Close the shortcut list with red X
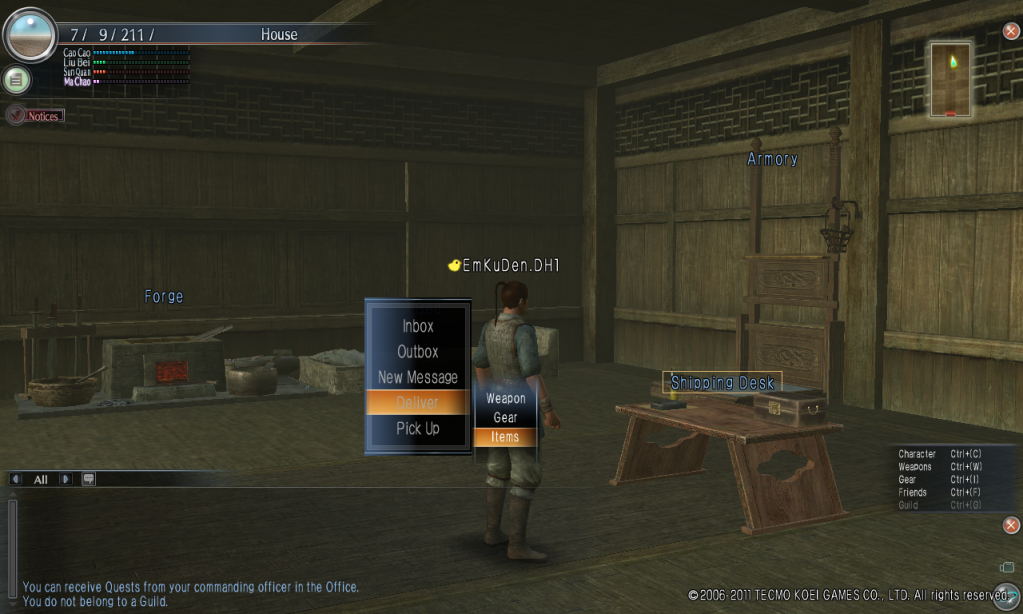 pyautogui.click(x=1011, y=525)
